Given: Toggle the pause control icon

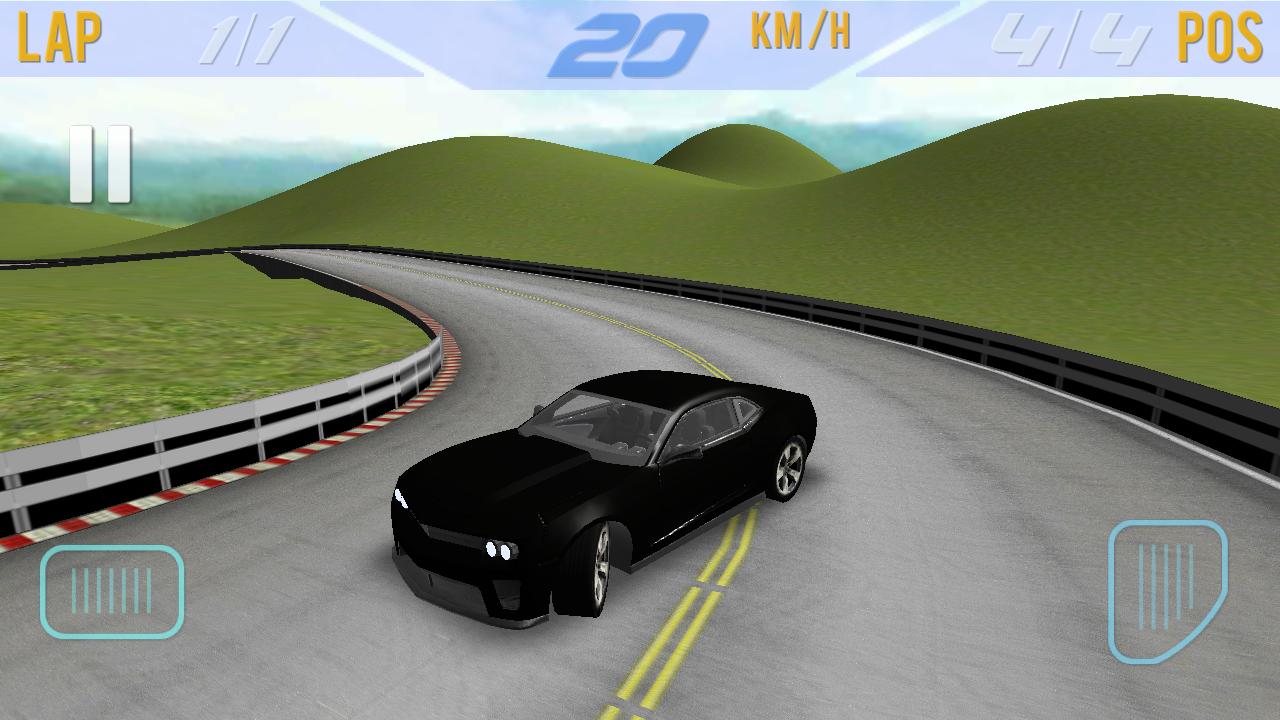Looking at the screenshot, I should pos(100,162).
